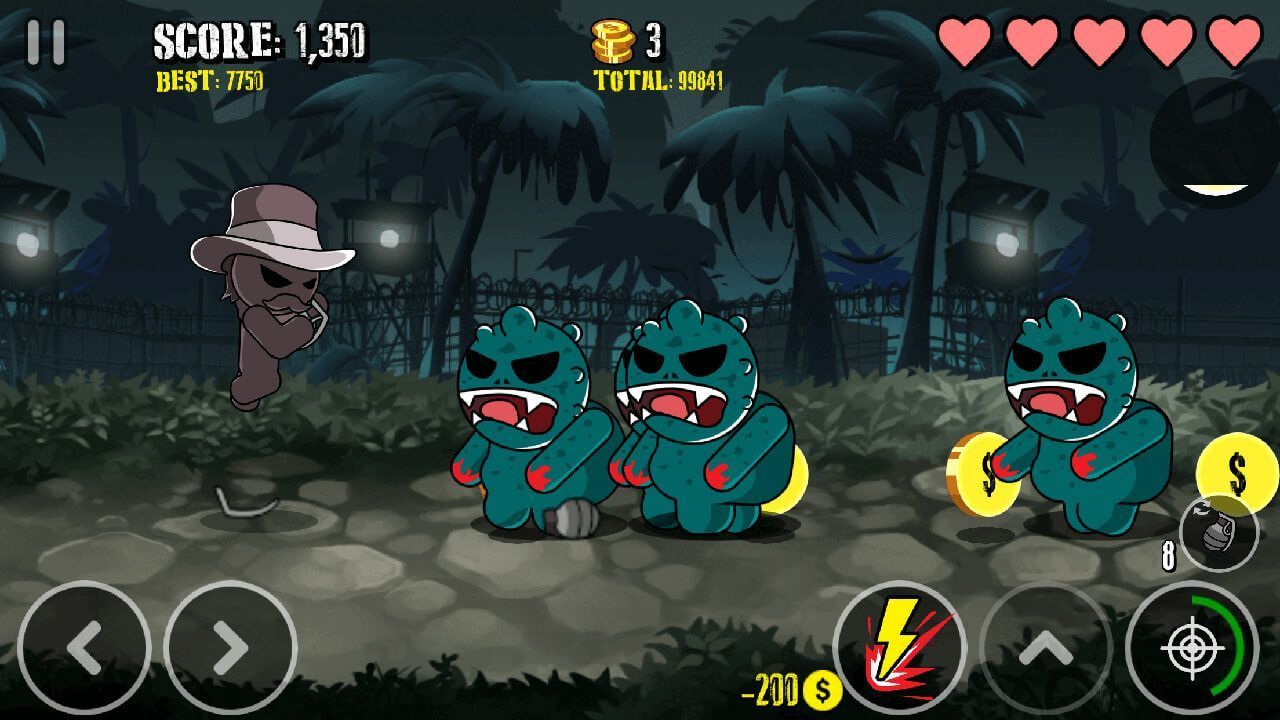This screenshot has height=720, width=1280.
Task: Move left with the left arrow button
Action: [84, 647]
